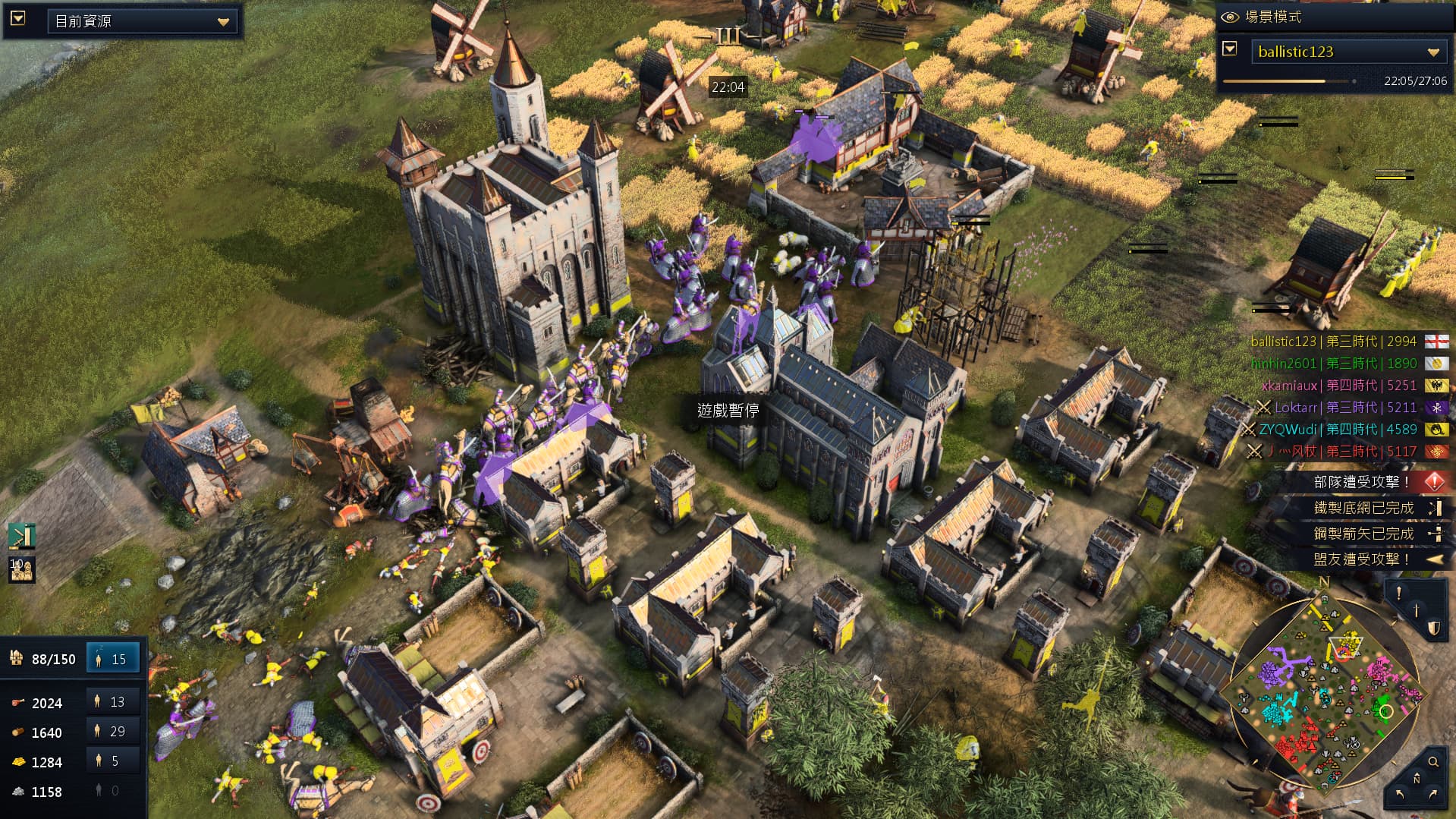Select the 15 idle villagers button

113,659
